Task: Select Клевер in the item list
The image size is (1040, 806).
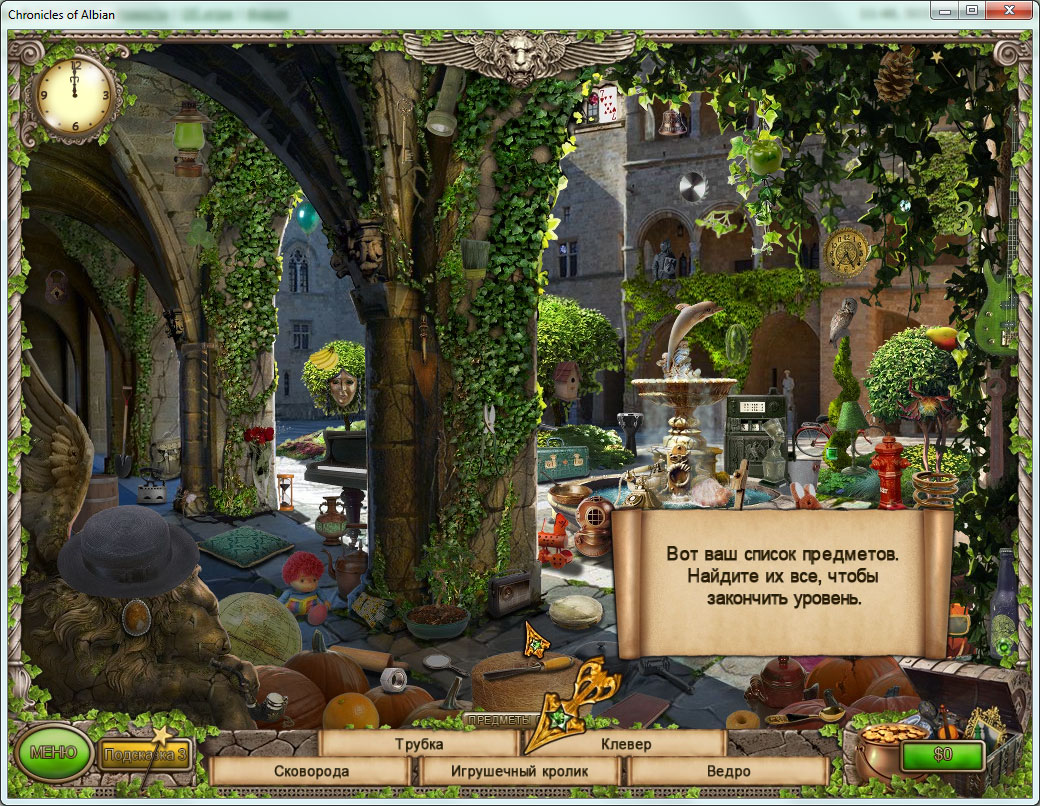Action: [x=626, y=744]
